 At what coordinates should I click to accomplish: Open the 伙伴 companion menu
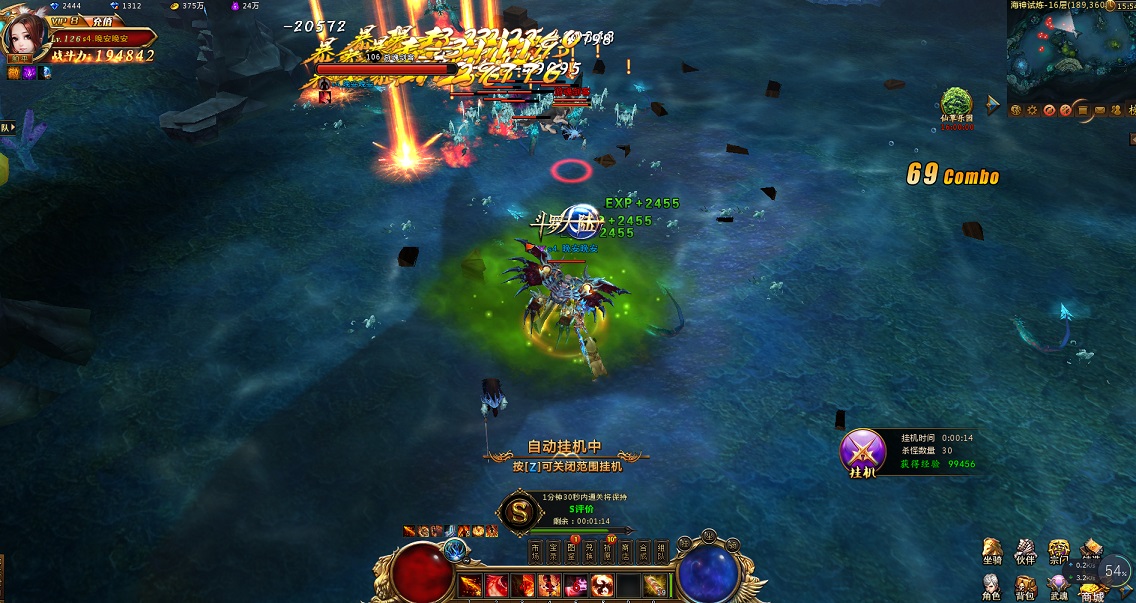pyautogui.click(x=1025, y=551)
